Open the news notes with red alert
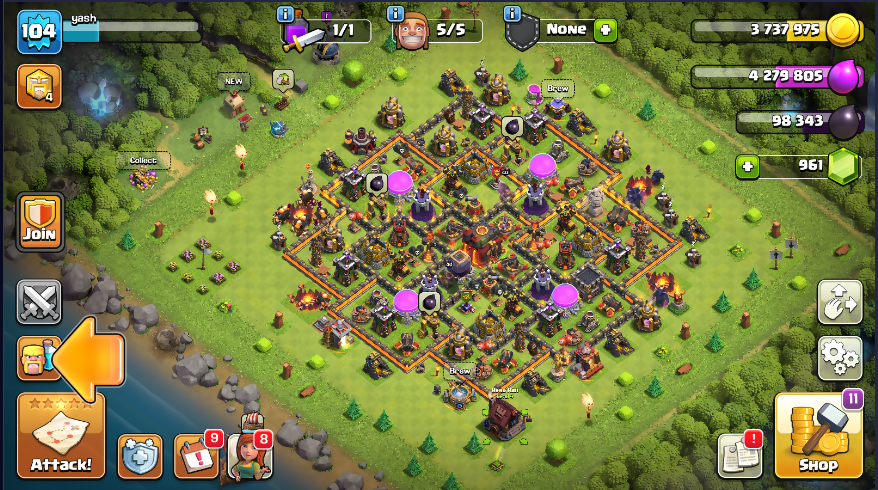 (740, 456)
